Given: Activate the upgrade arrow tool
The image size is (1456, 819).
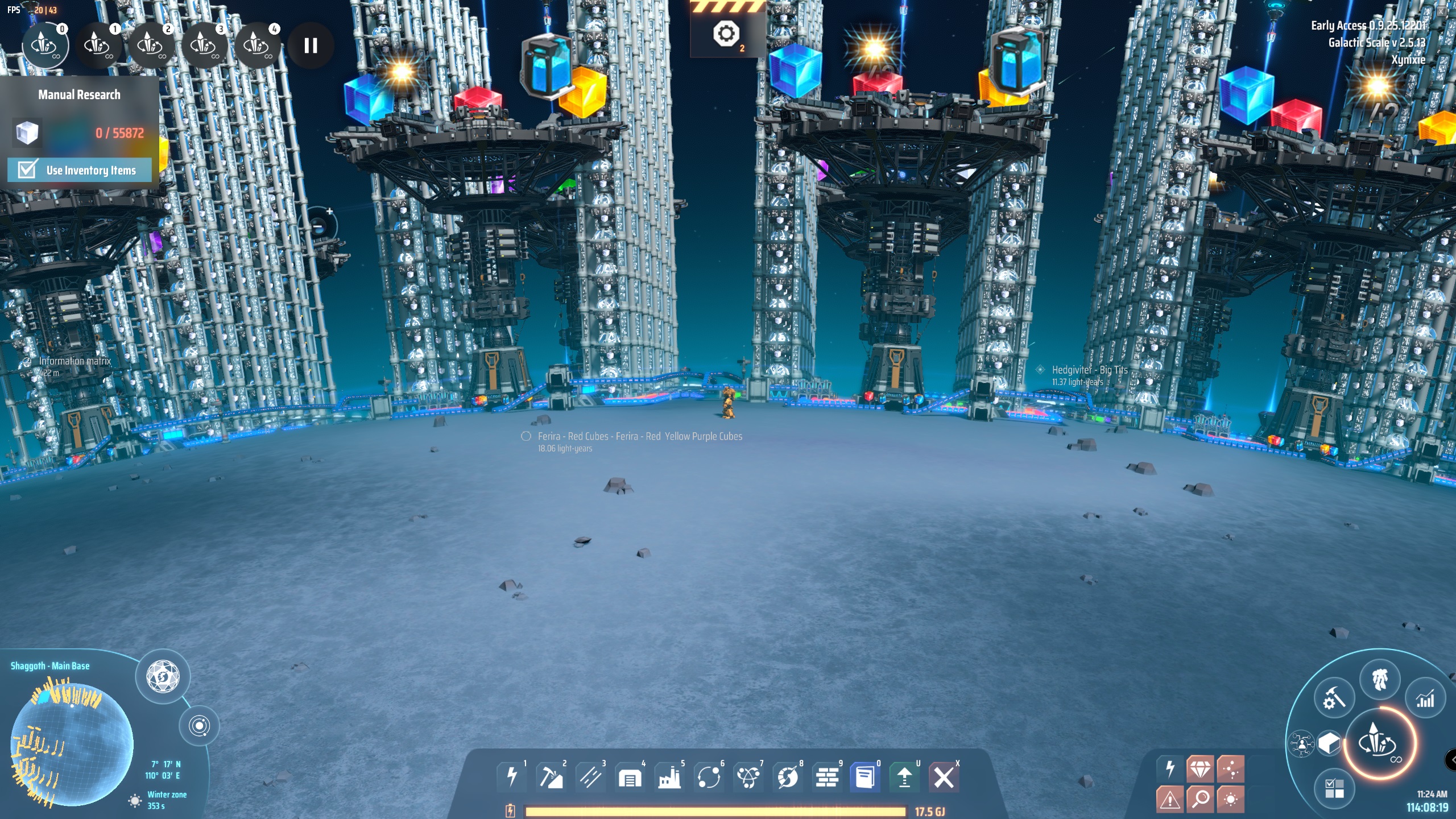Looking at the screenshot, I should click(x=904, y=776).
